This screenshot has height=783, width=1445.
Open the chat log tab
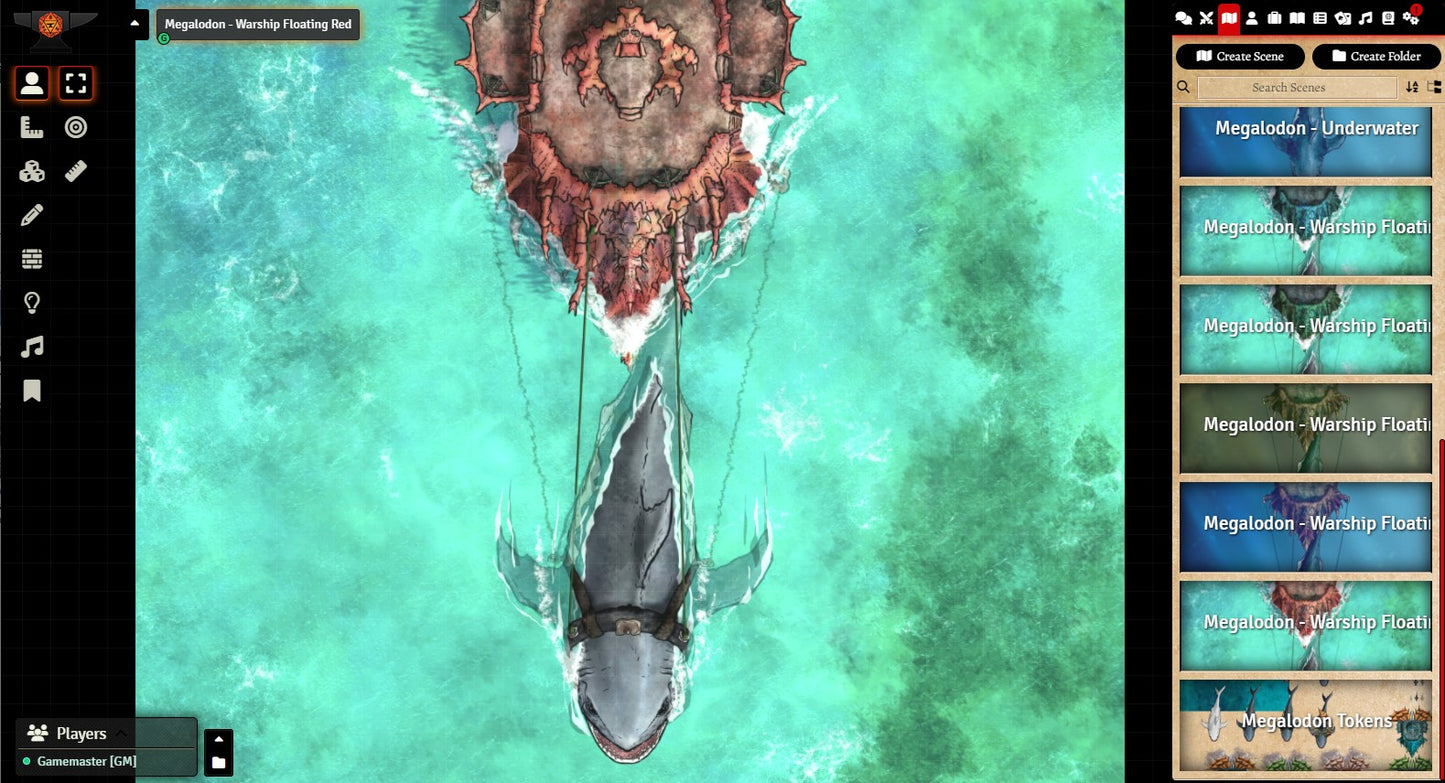click(x=1183, y=18)
